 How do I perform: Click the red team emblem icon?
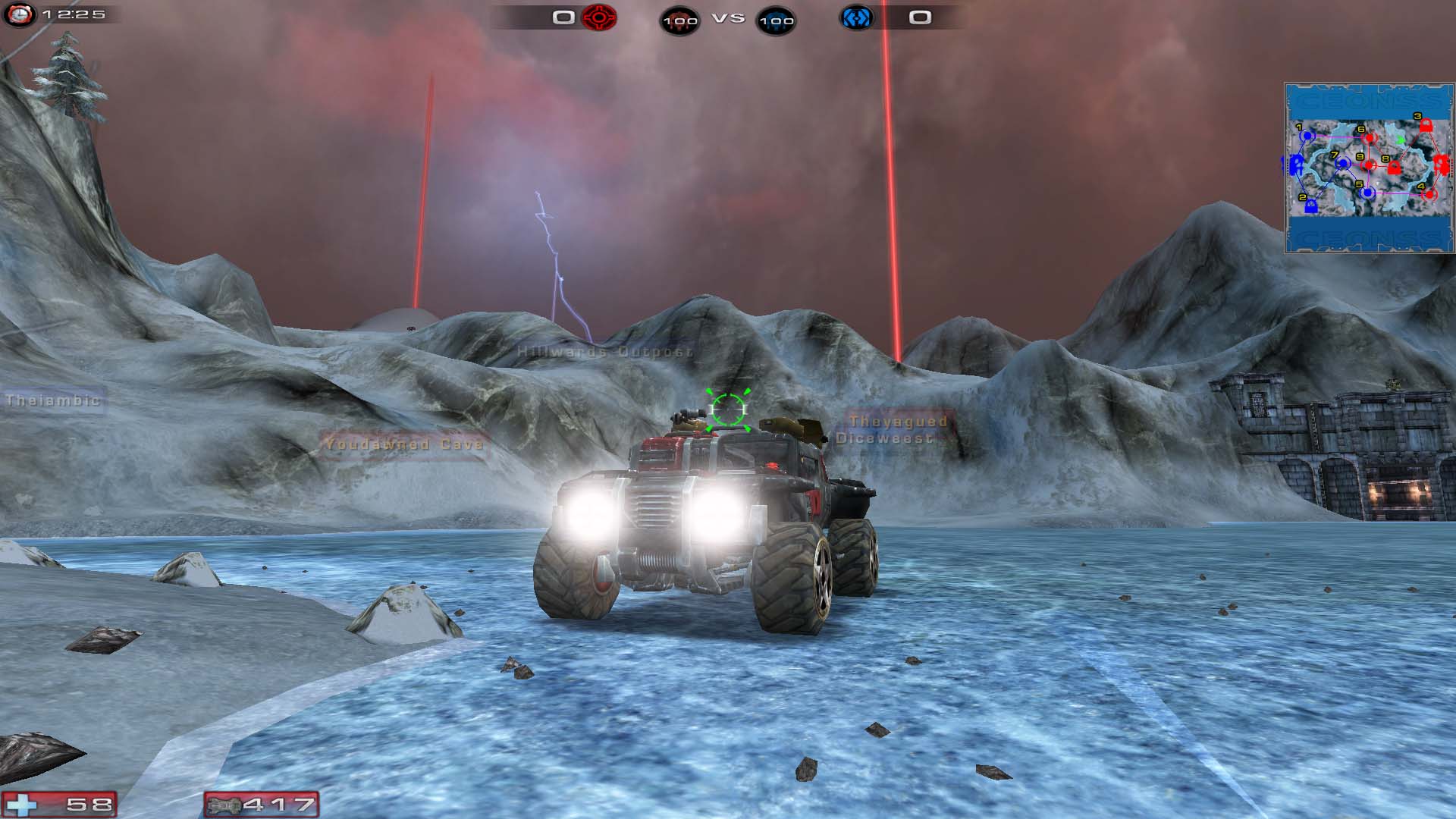tap(599, 17)
